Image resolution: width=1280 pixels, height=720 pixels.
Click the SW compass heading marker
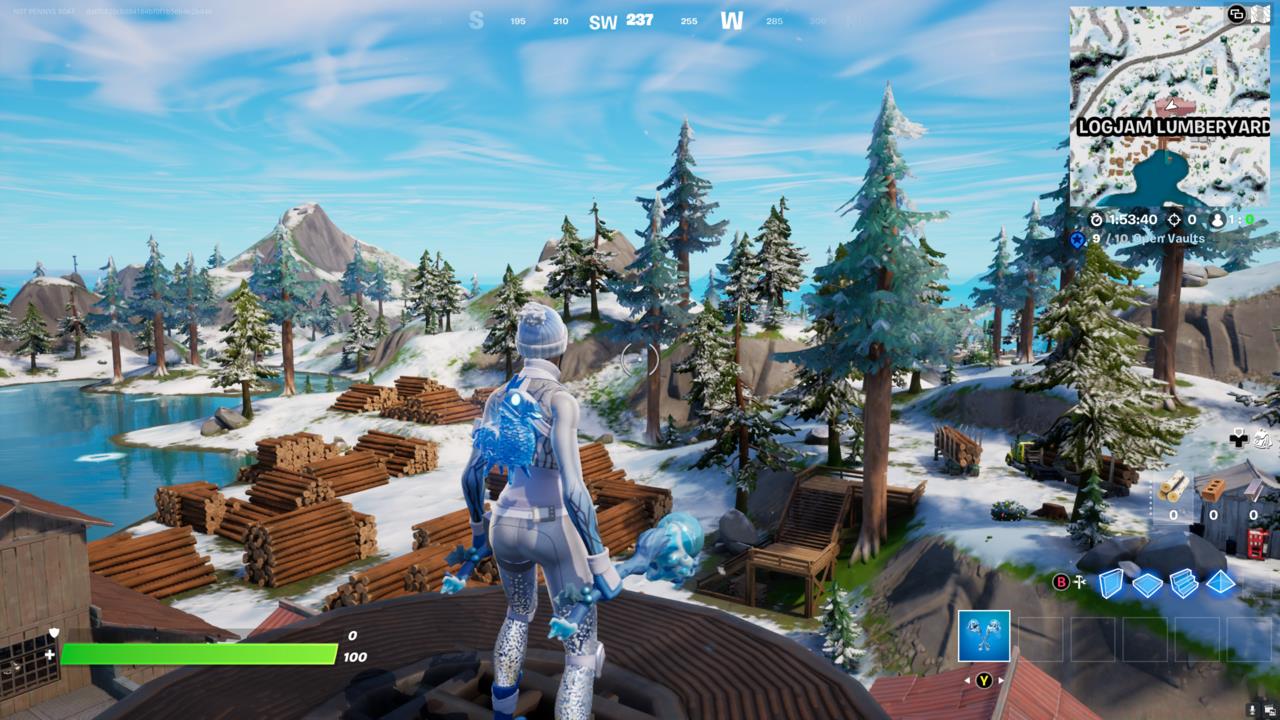pos(604,20)
